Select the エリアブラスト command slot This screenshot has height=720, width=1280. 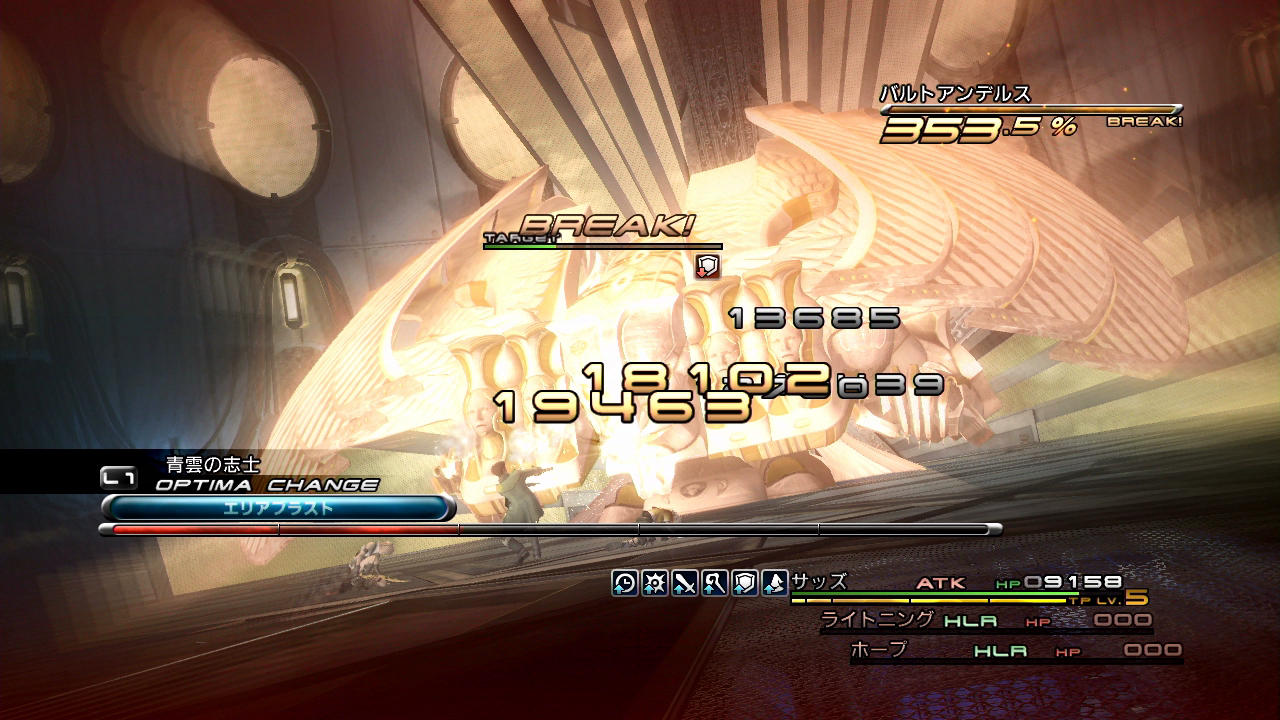click(278, 508)
